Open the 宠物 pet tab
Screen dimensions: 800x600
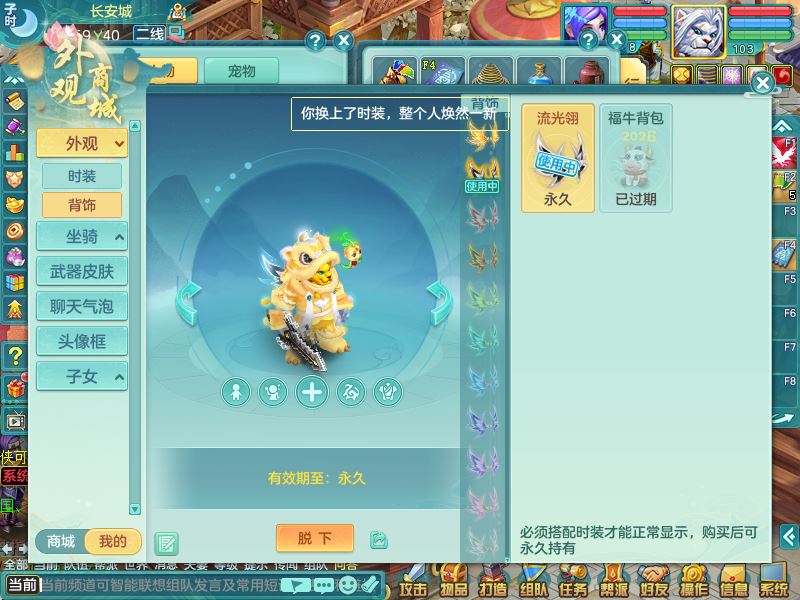click(x=241, y=71)
